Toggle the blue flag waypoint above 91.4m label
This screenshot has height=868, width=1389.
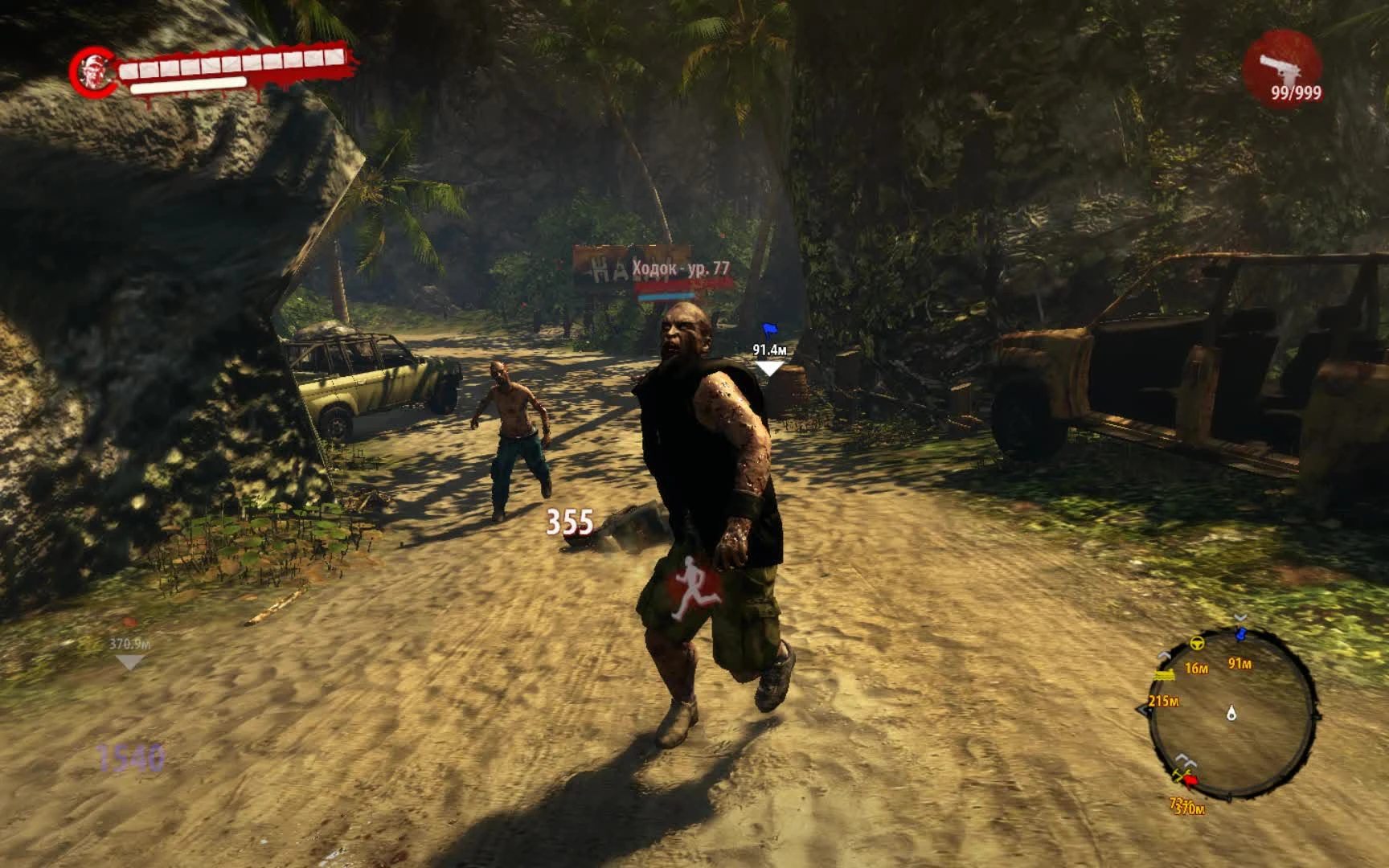pyautogui.click(x=768, y=328)
